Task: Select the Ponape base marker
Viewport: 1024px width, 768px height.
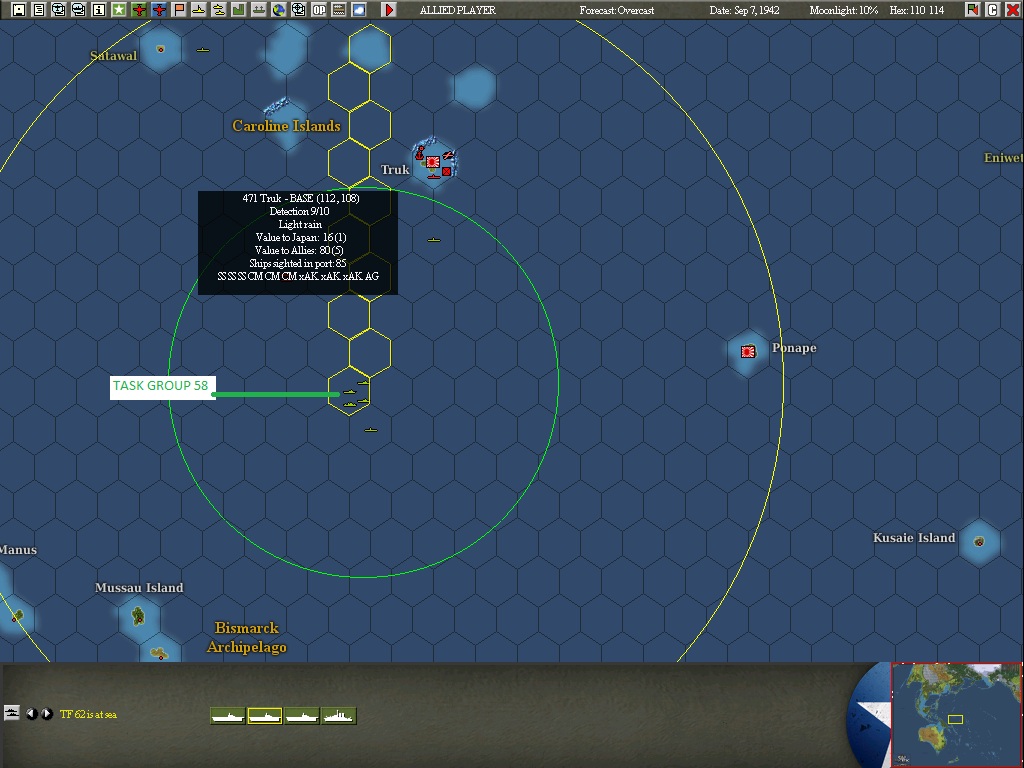Action: click(748, 352)
